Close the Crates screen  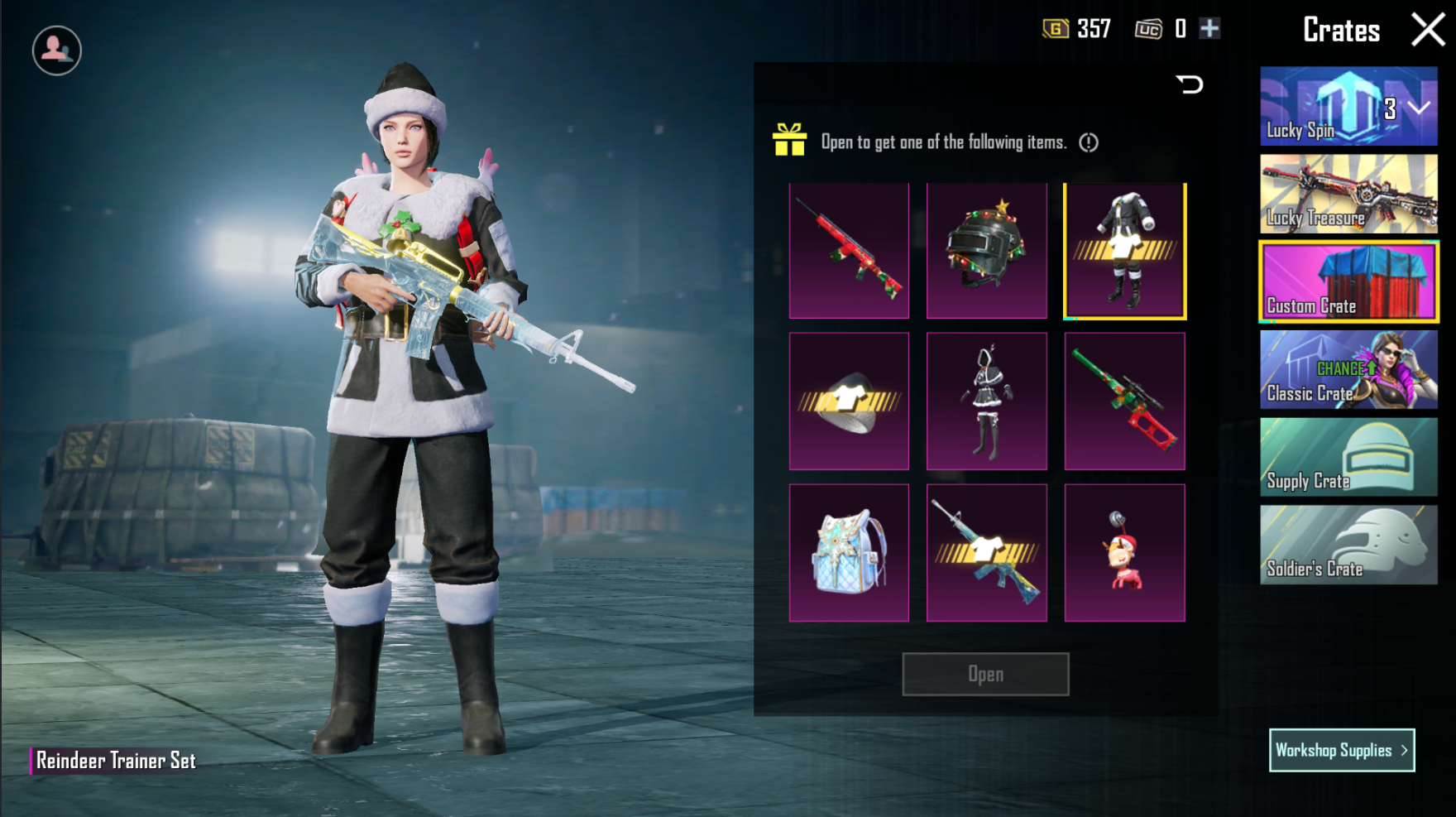(x=1428, y=30)
